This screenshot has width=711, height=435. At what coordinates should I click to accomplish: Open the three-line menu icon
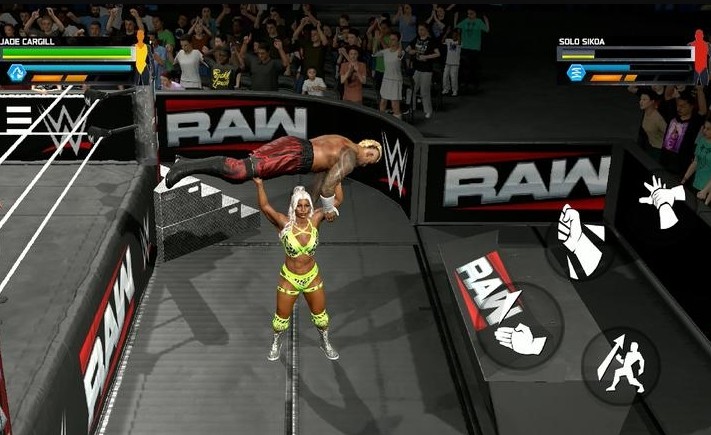[x=18, y=118]
